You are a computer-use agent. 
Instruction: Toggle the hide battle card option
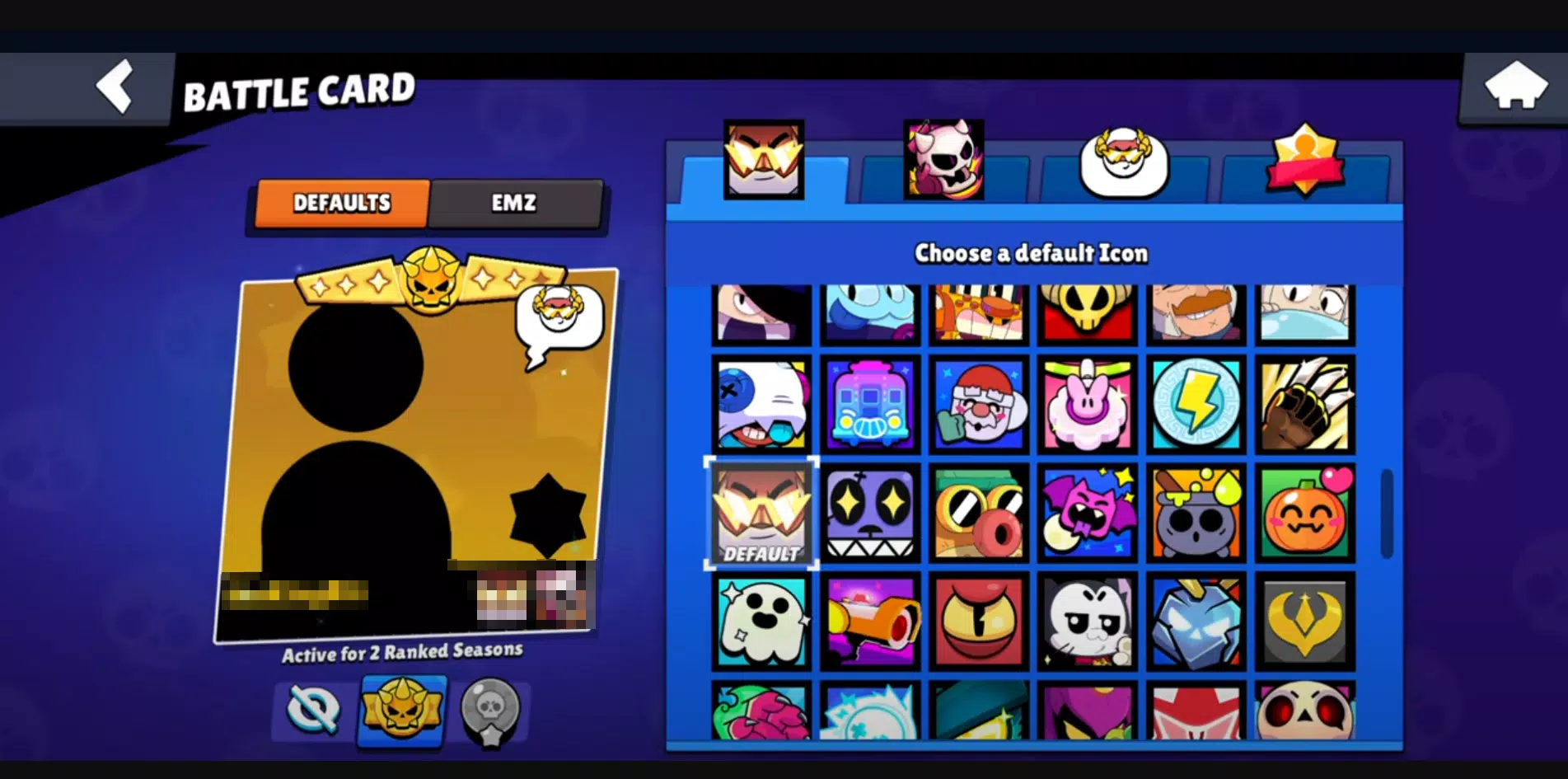click(x=312, y=711)
